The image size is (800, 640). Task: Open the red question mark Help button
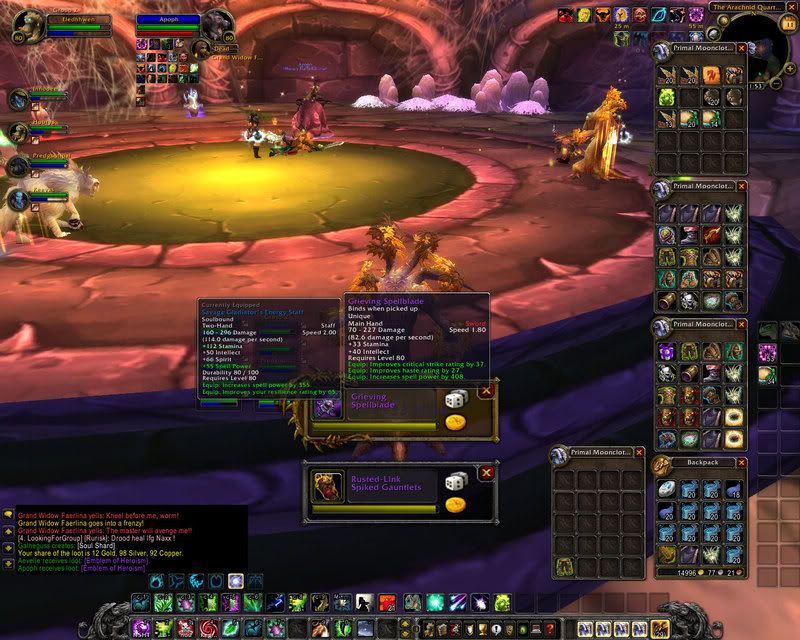pyautogui.click(x=550, y=628)
